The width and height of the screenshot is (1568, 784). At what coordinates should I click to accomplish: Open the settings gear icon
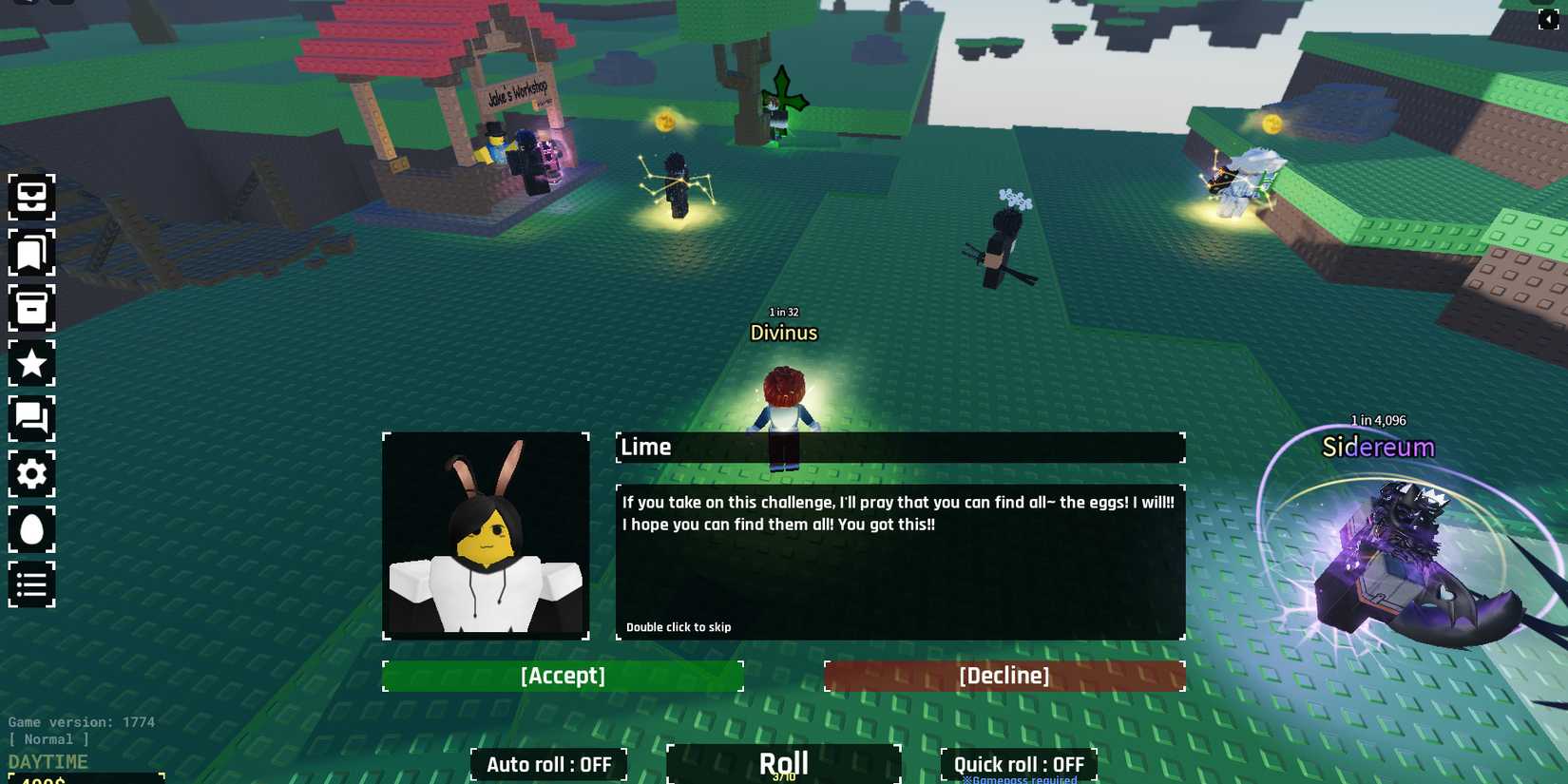point(31,474)
